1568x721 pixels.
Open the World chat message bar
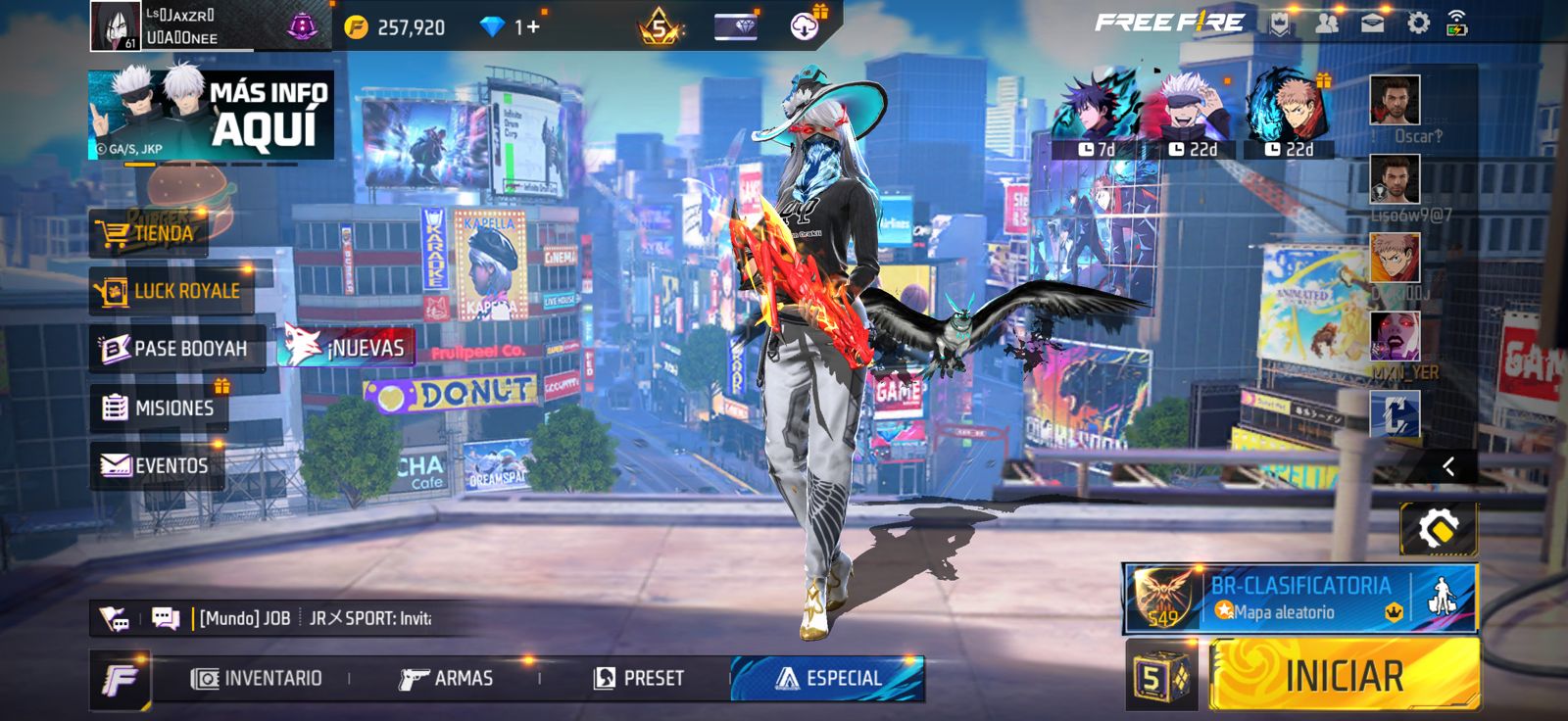click(314, 618)
